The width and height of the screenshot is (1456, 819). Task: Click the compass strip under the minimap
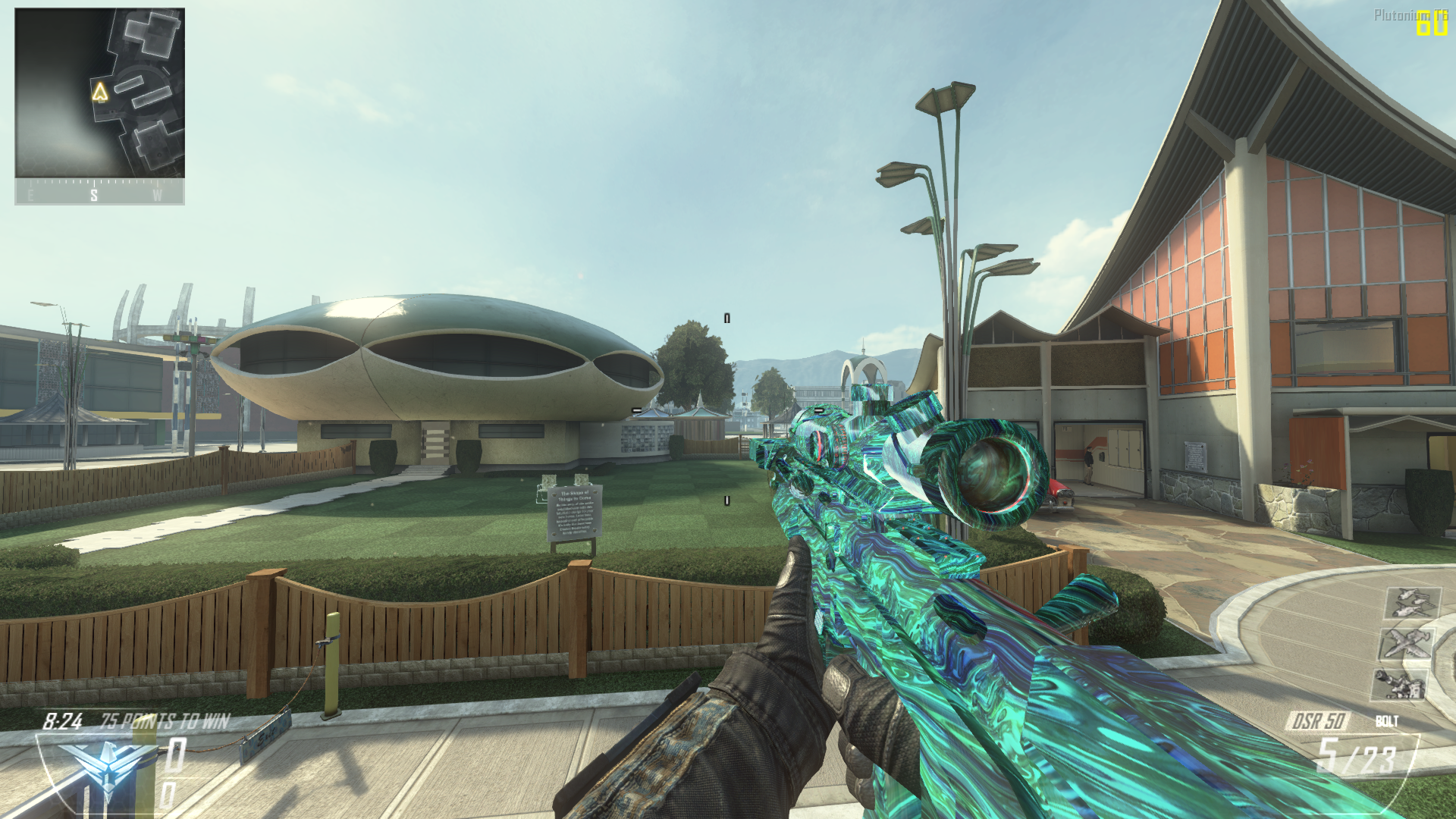pos(99,193)
